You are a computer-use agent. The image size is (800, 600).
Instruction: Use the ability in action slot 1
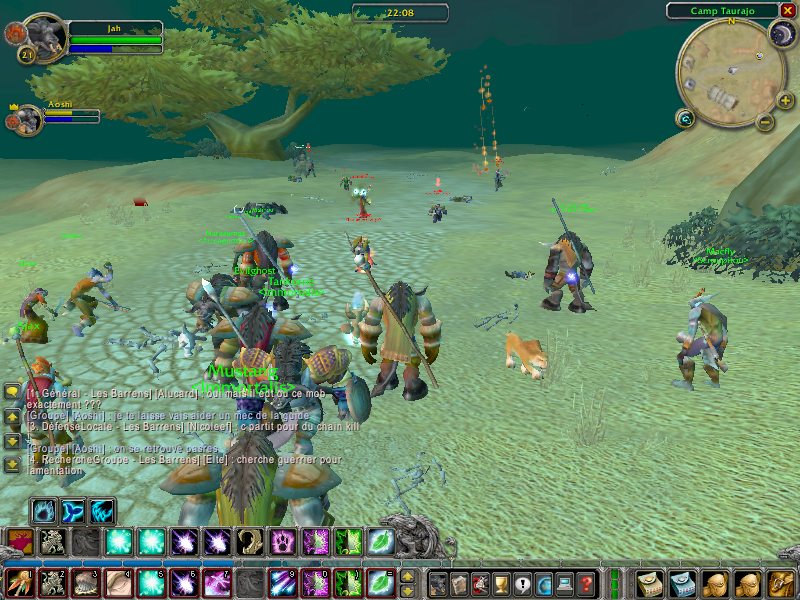click(20, 583)
